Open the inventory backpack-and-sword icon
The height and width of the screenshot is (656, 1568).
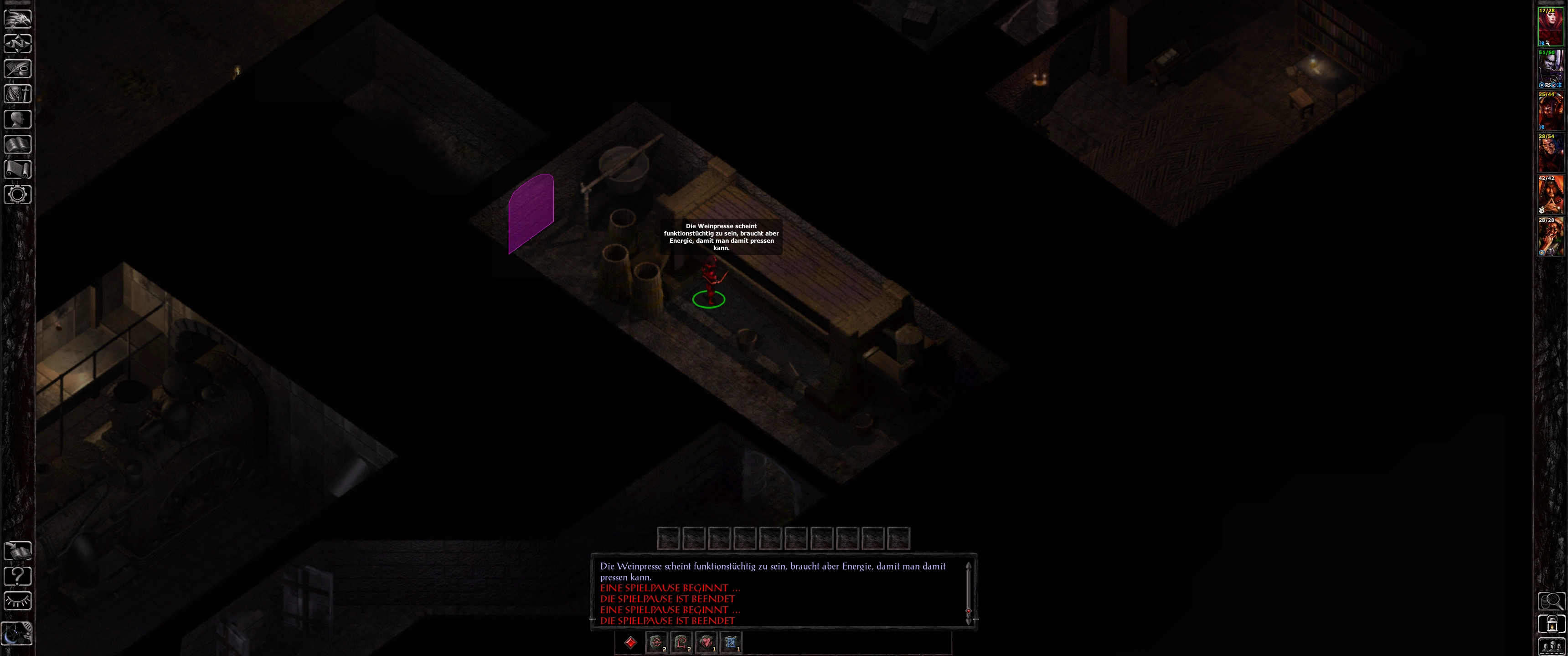point(18,94)
